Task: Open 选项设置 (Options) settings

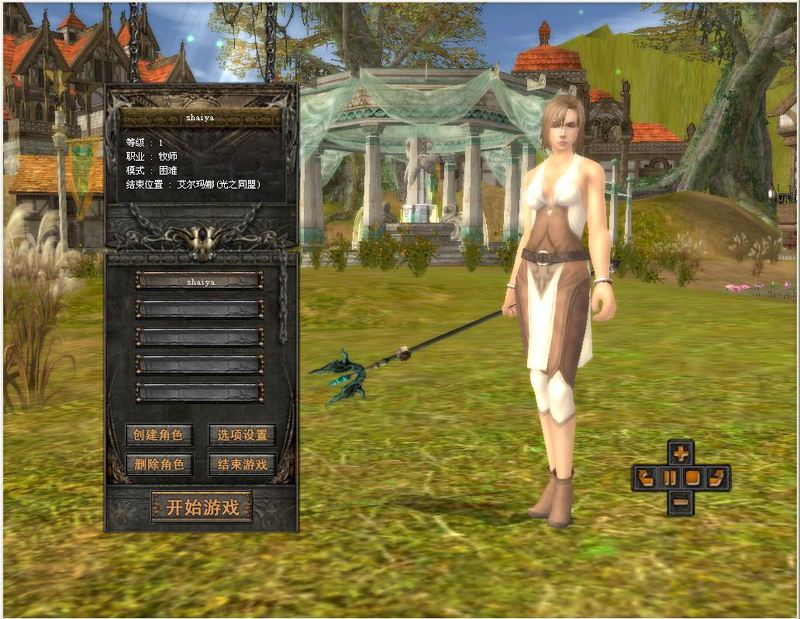Action: pos(242,435)
